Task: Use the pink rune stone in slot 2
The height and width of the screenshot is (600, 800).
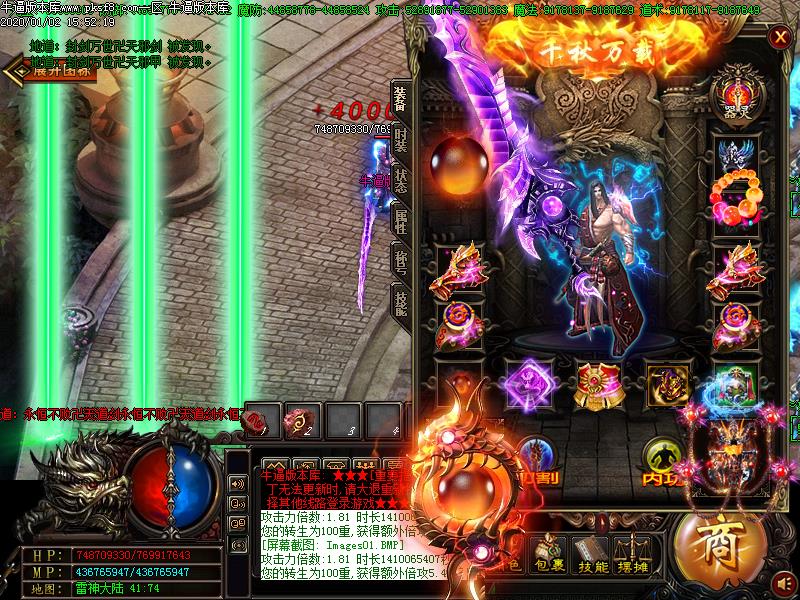Action: point(298,418)
